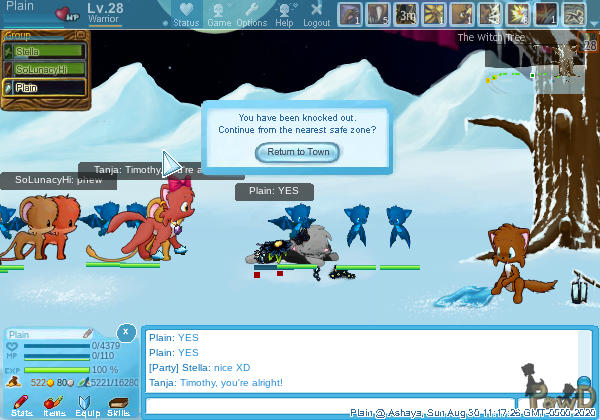Close the player info panel

(125, 331)
